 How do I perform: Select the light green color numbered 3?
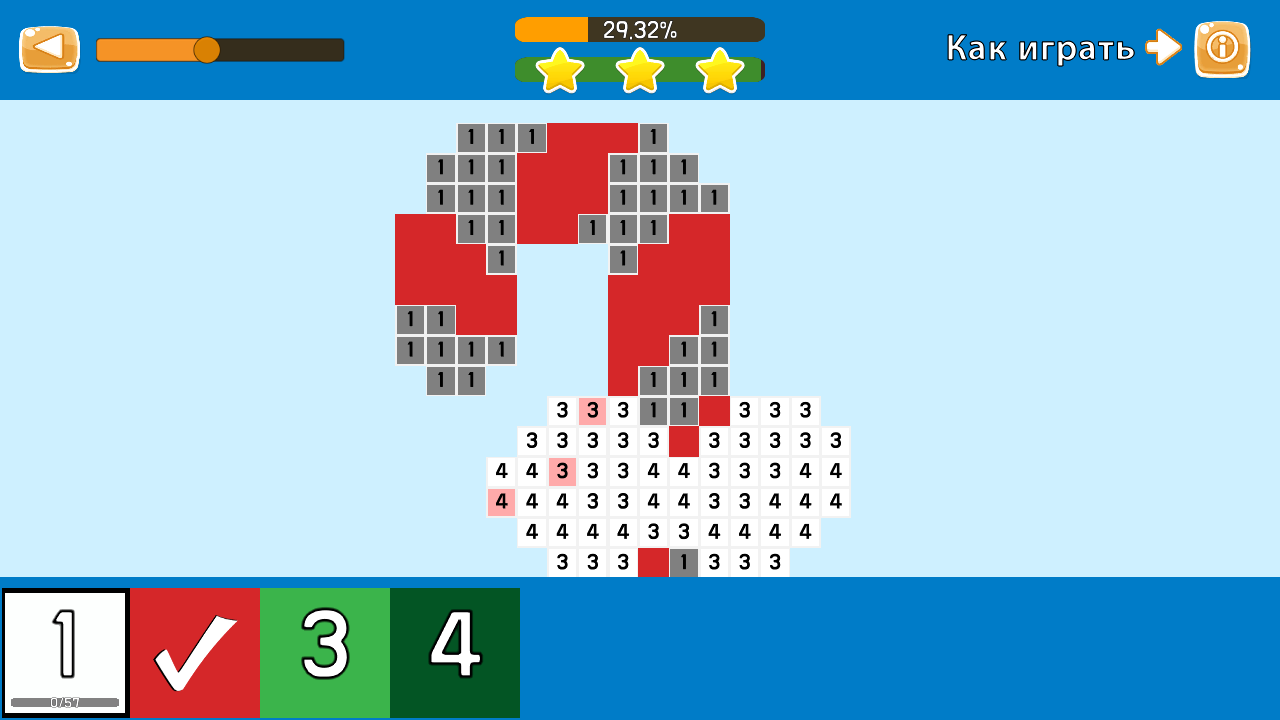(325, 652)
